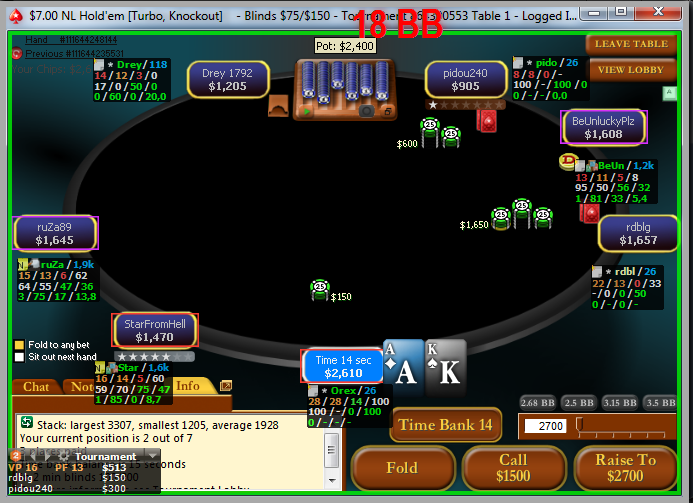Switch to the Chat tab

[36, 387]
